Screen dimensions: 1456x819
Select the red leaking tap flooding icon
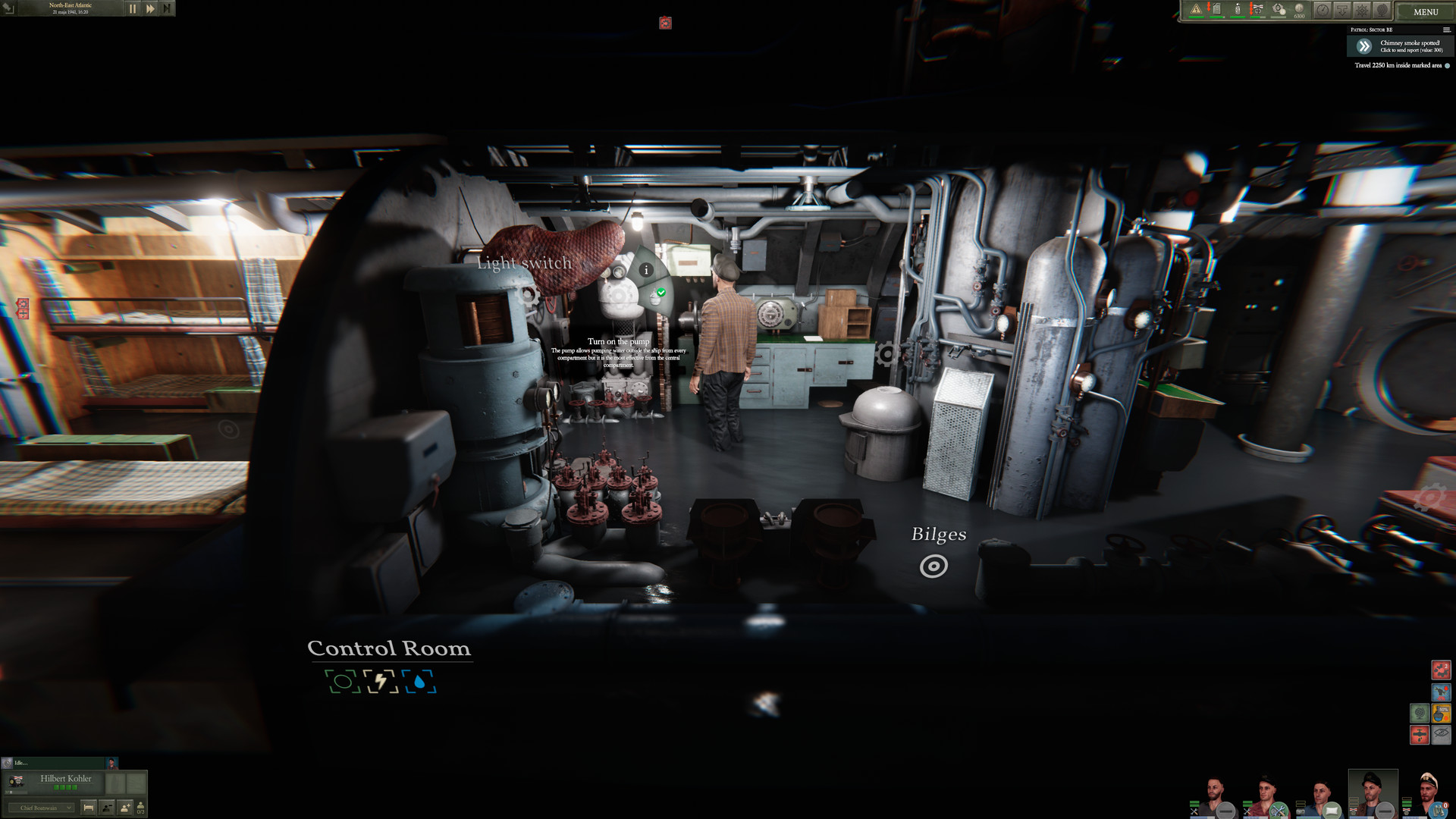click(x=1420, y=734)
